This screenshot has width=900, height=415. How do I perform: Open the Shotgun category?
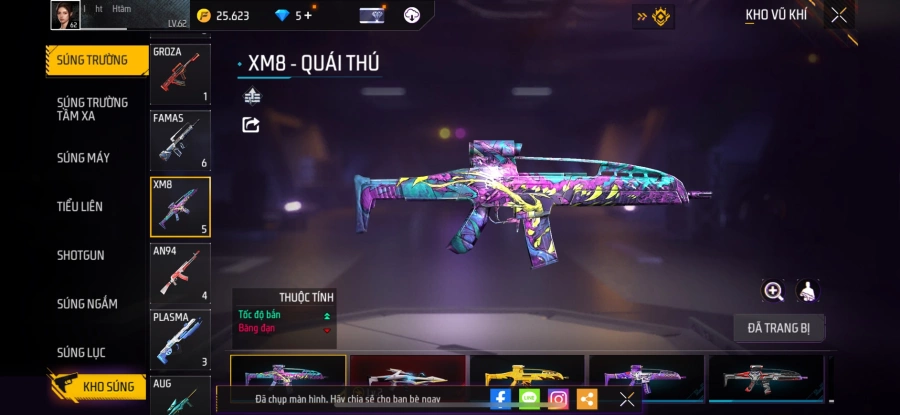click(81, 255)
